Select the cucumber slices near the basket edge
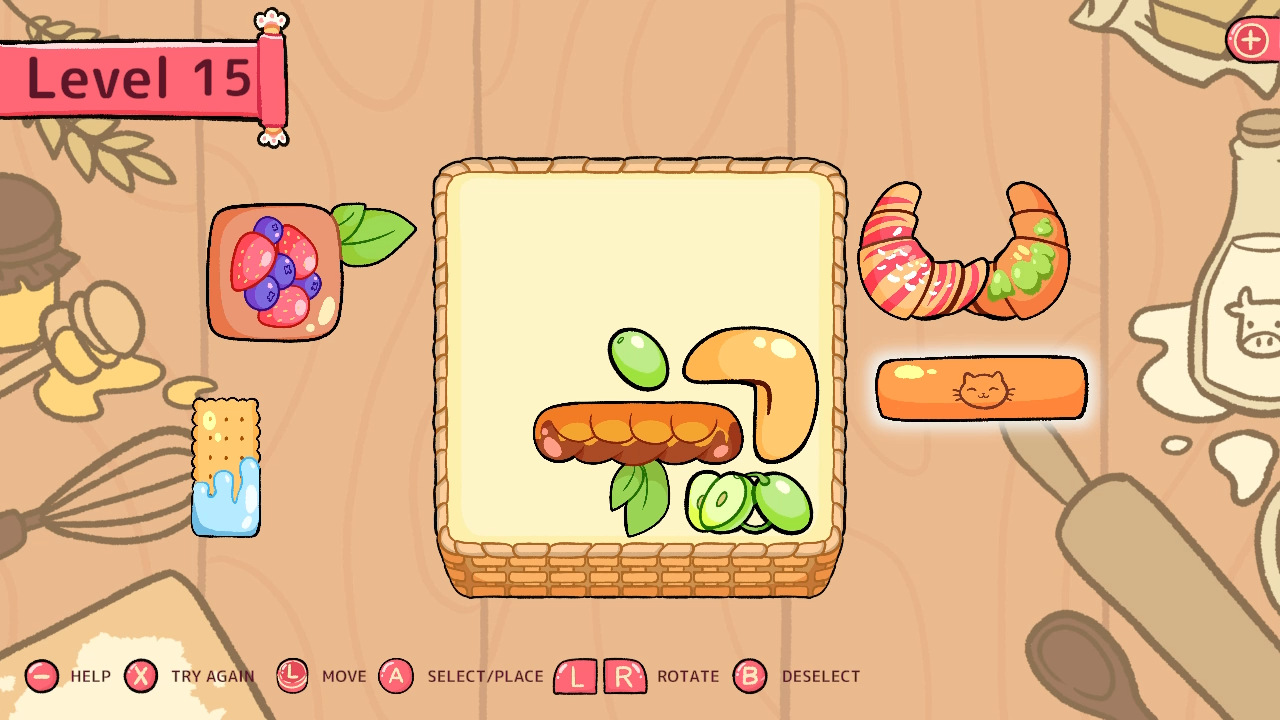 coord(750,500)
